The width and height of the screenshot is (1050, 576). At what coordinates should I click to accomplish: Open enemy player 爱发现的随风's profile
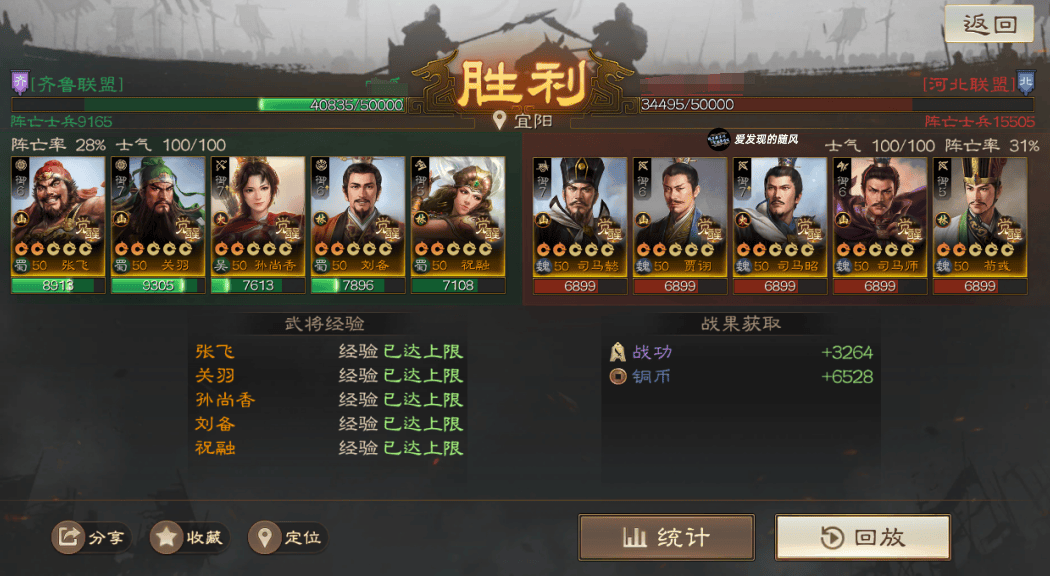point(763,141)
